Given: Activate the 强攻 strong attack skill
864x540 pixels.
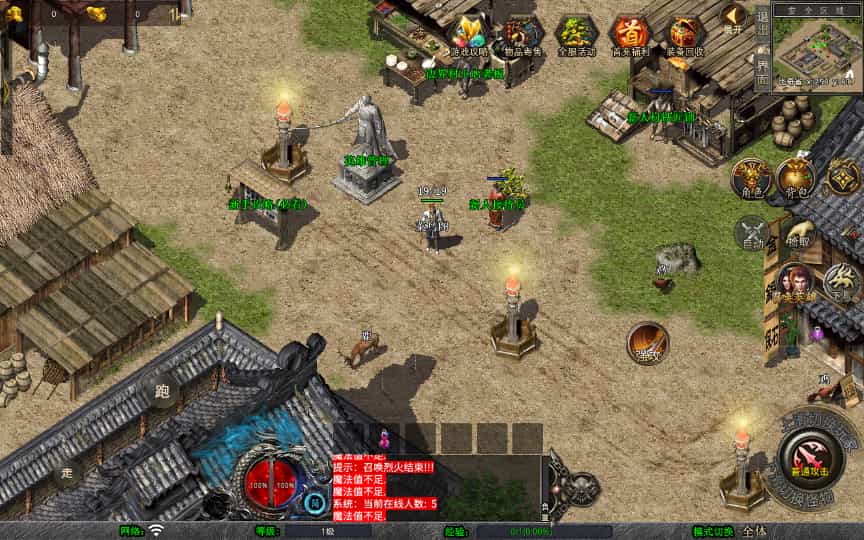Looking at the screenshot, I should (x=648, y=343).
